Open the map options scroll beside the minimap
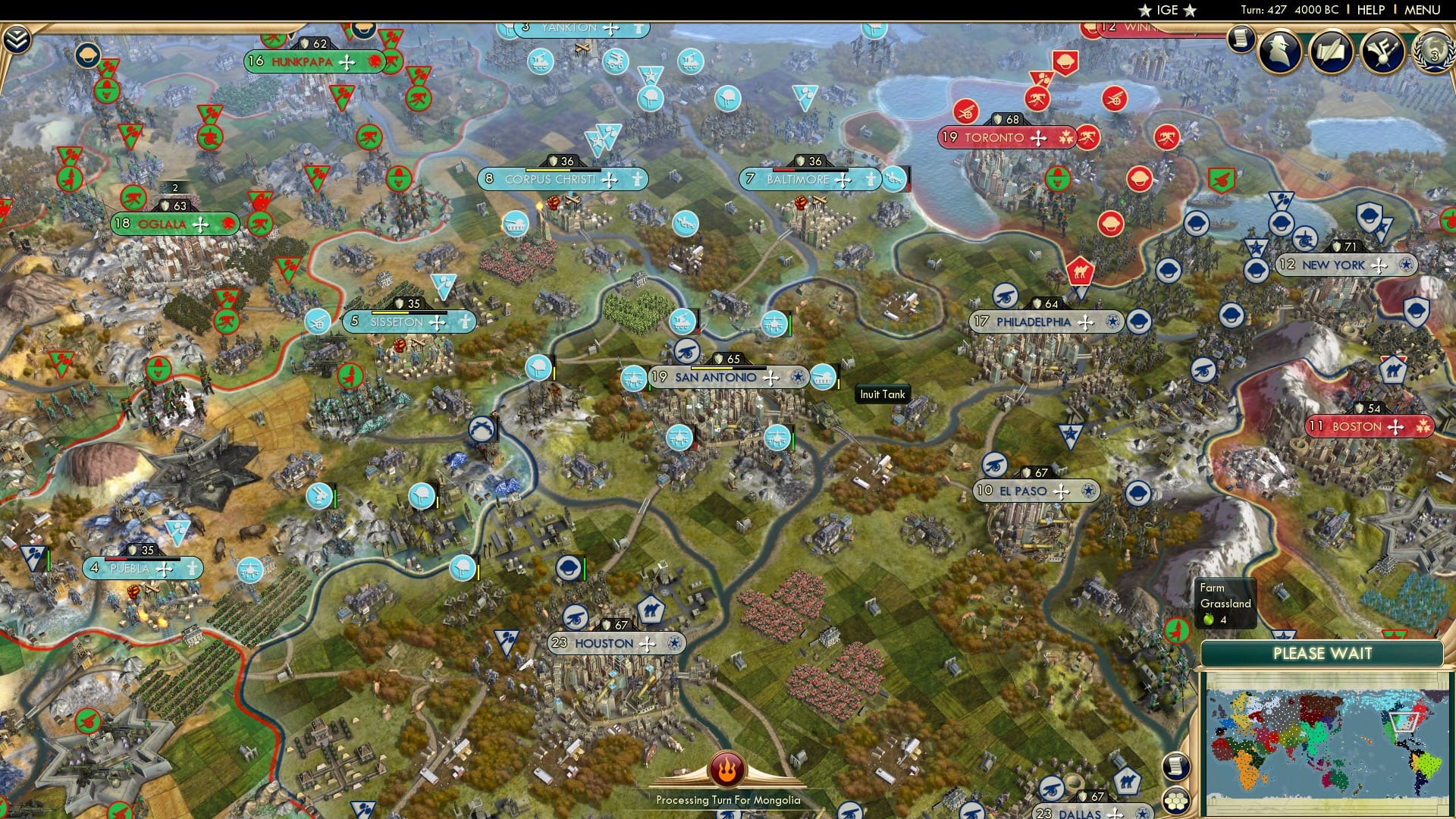The width and height of the screenshot is (1456, 819). tap(1178, 767)
